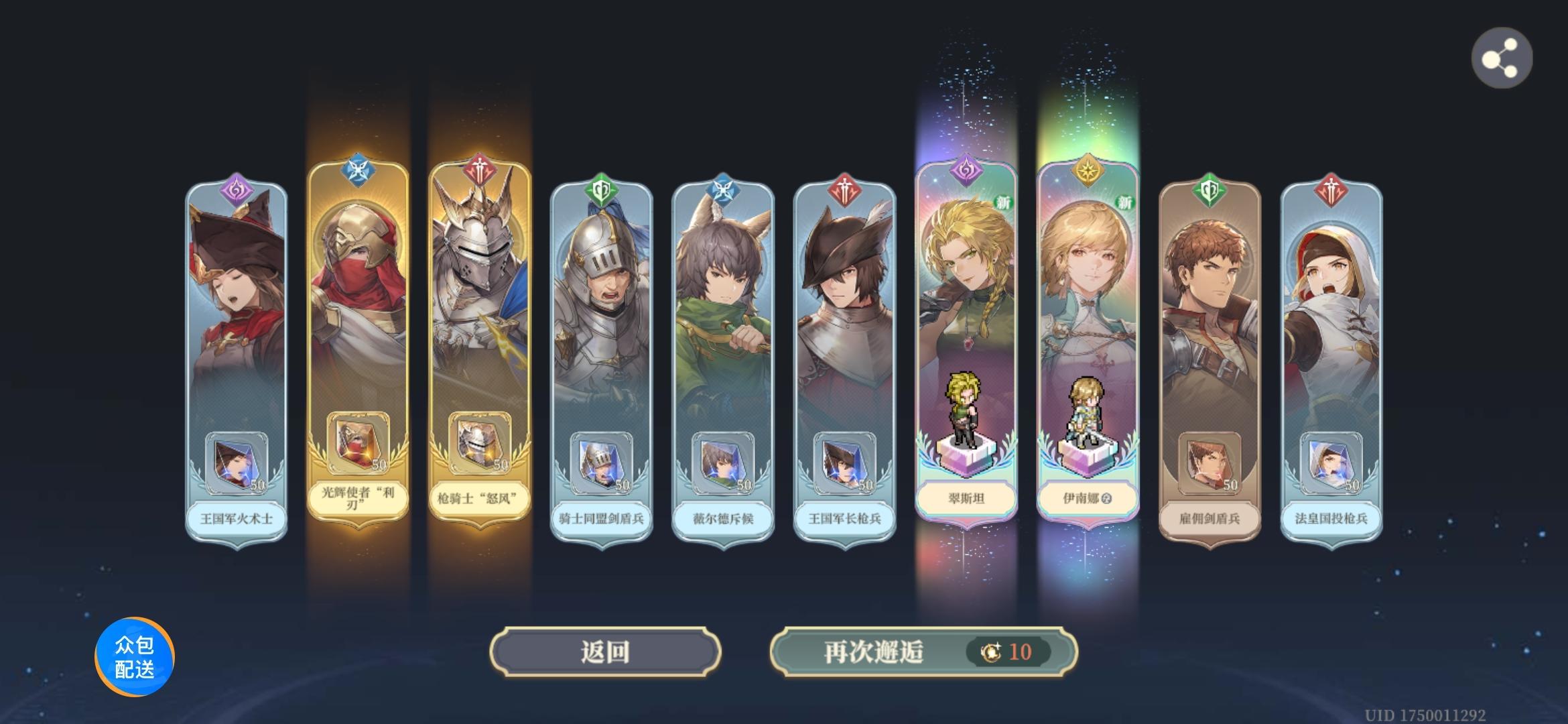Click the blue element icon above 光辉使者"利刃"
This screenshot has width=1568, height=724.
point(358,168)
